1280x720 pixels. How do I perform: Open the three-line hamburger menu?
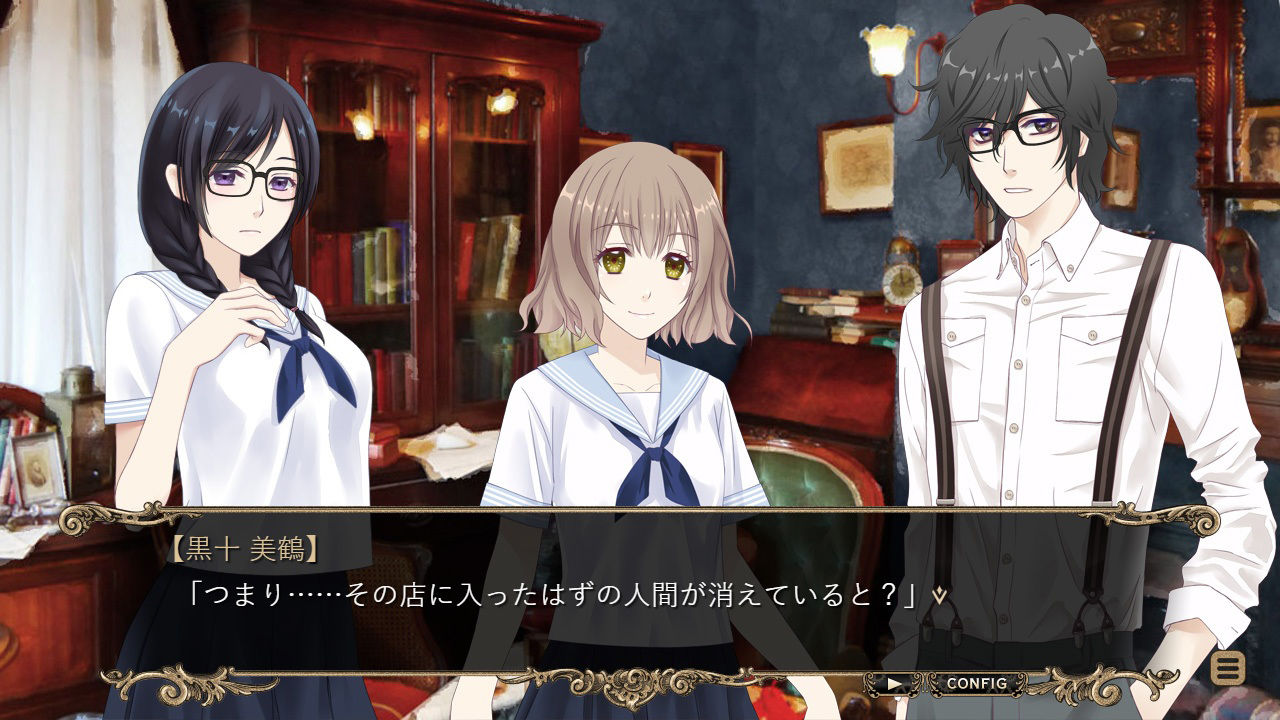point(1227,667)
